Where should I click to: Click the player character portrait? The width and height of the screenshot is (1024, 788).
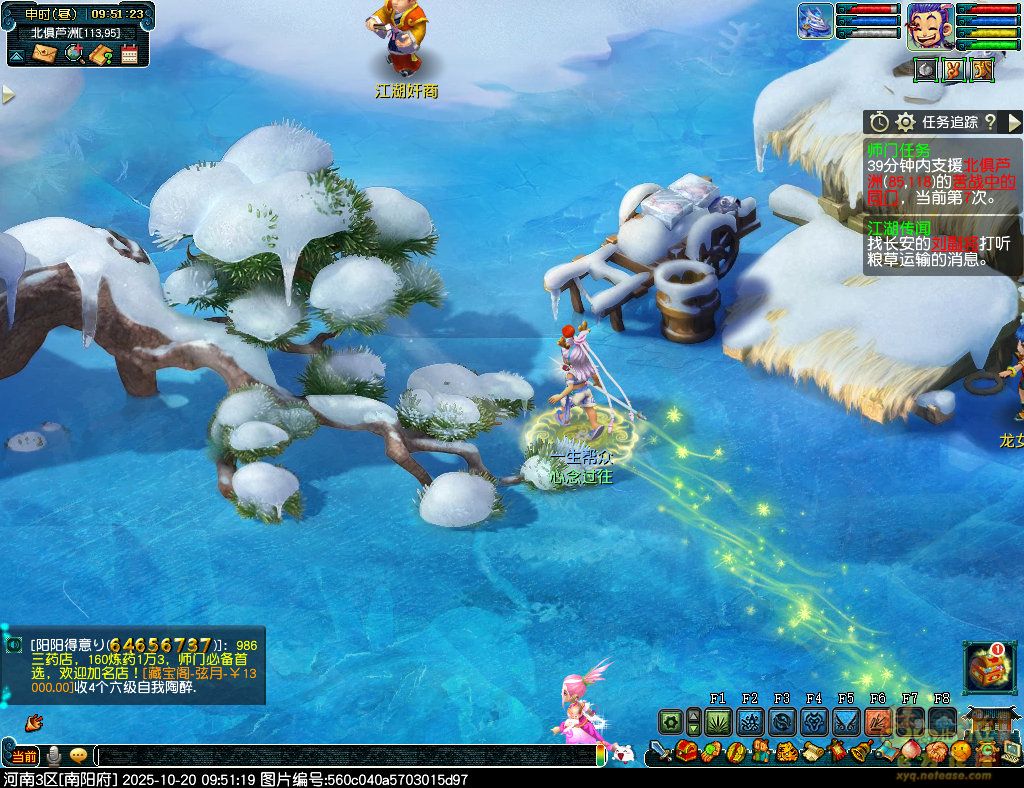pos(928,26)
